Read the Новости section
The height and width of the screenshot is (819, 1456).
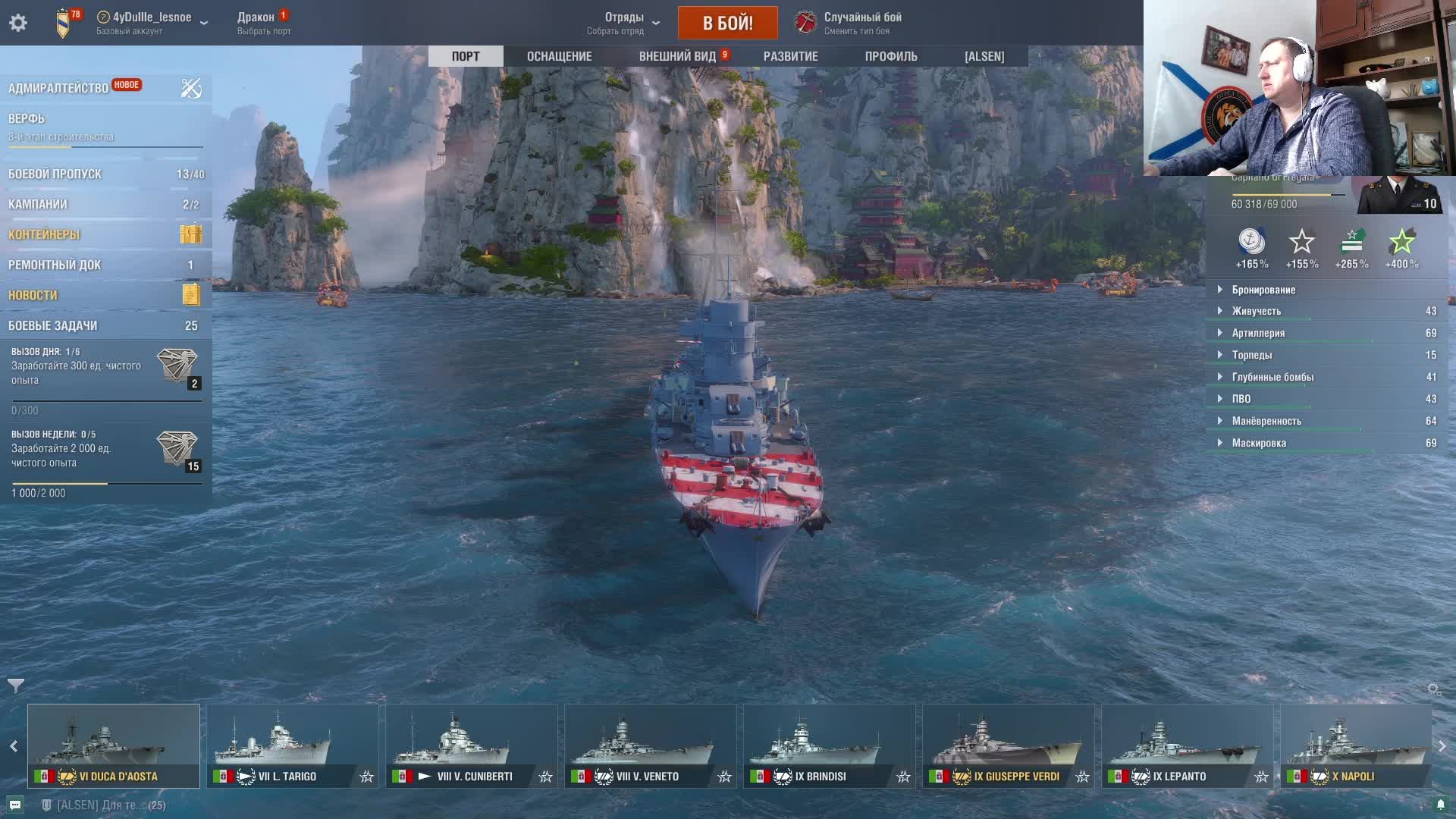(33, 295)
